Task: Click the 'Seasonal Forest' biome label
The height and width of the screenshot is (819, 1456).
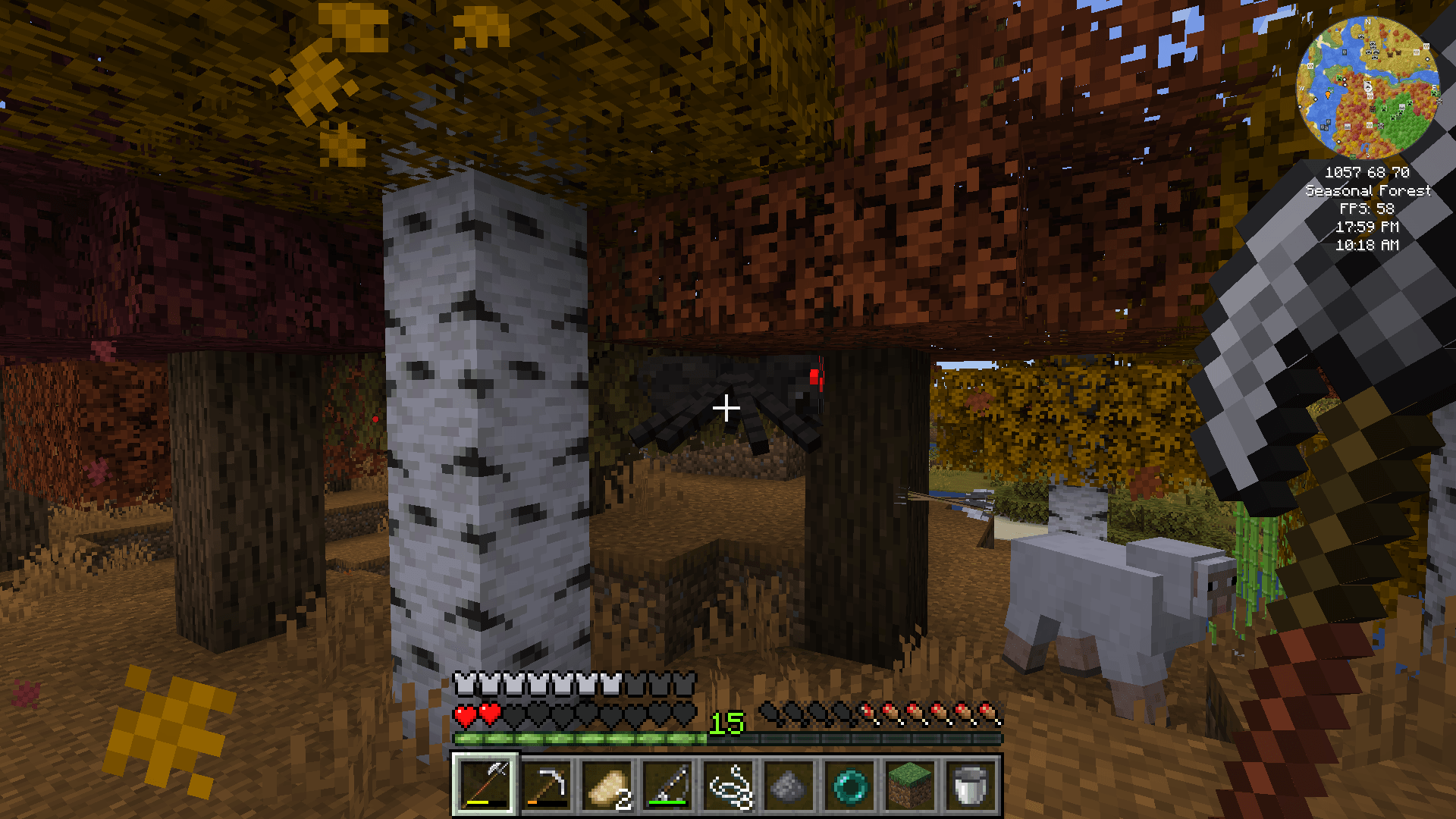Action: [1368, 190]
